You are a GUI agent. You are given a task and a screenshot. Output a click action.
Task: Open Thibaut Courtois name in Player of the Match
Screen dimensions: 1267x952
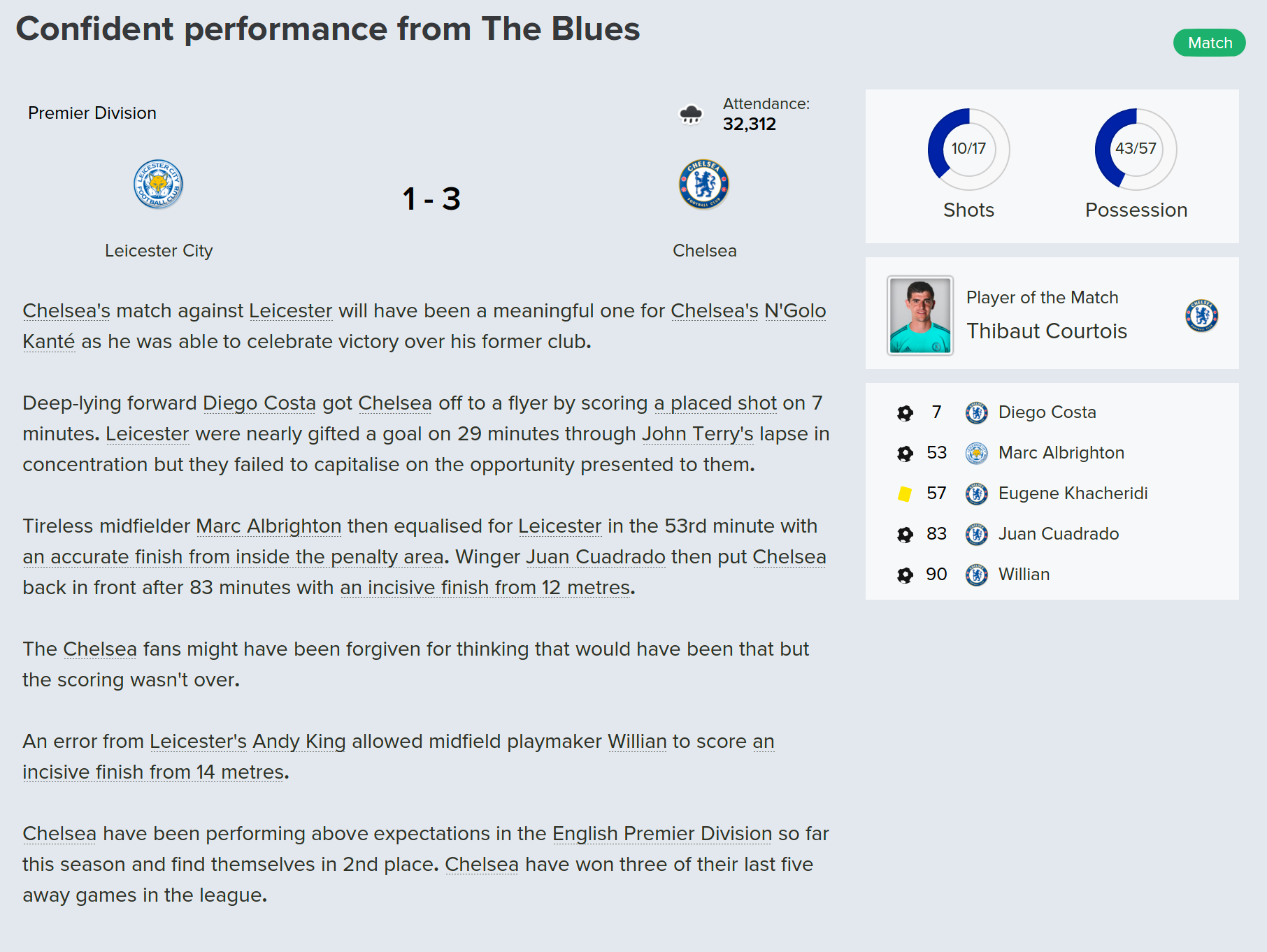(1046, 331)
